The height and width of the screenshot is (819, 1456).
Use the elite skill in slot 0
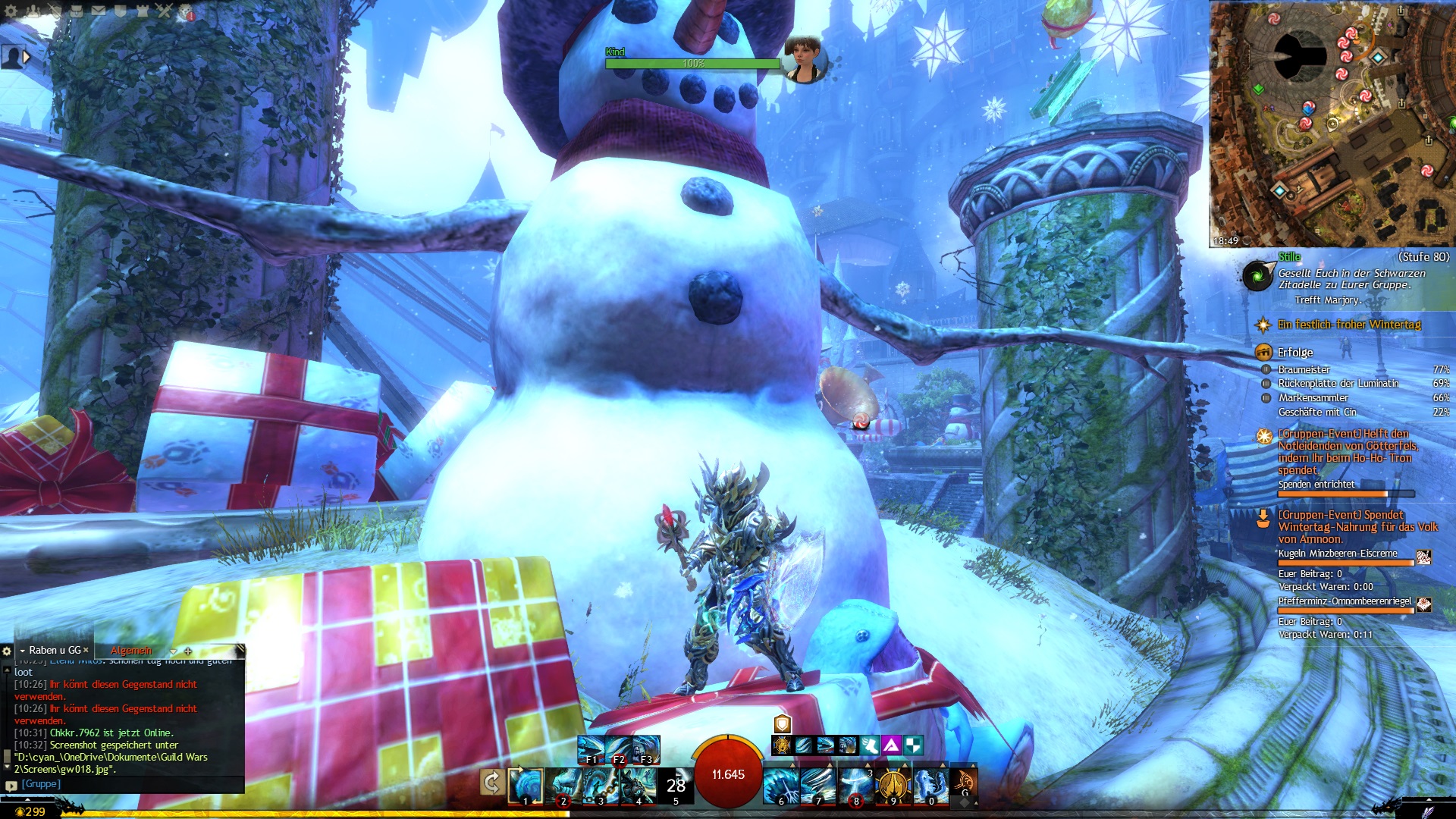coord(930,786)
